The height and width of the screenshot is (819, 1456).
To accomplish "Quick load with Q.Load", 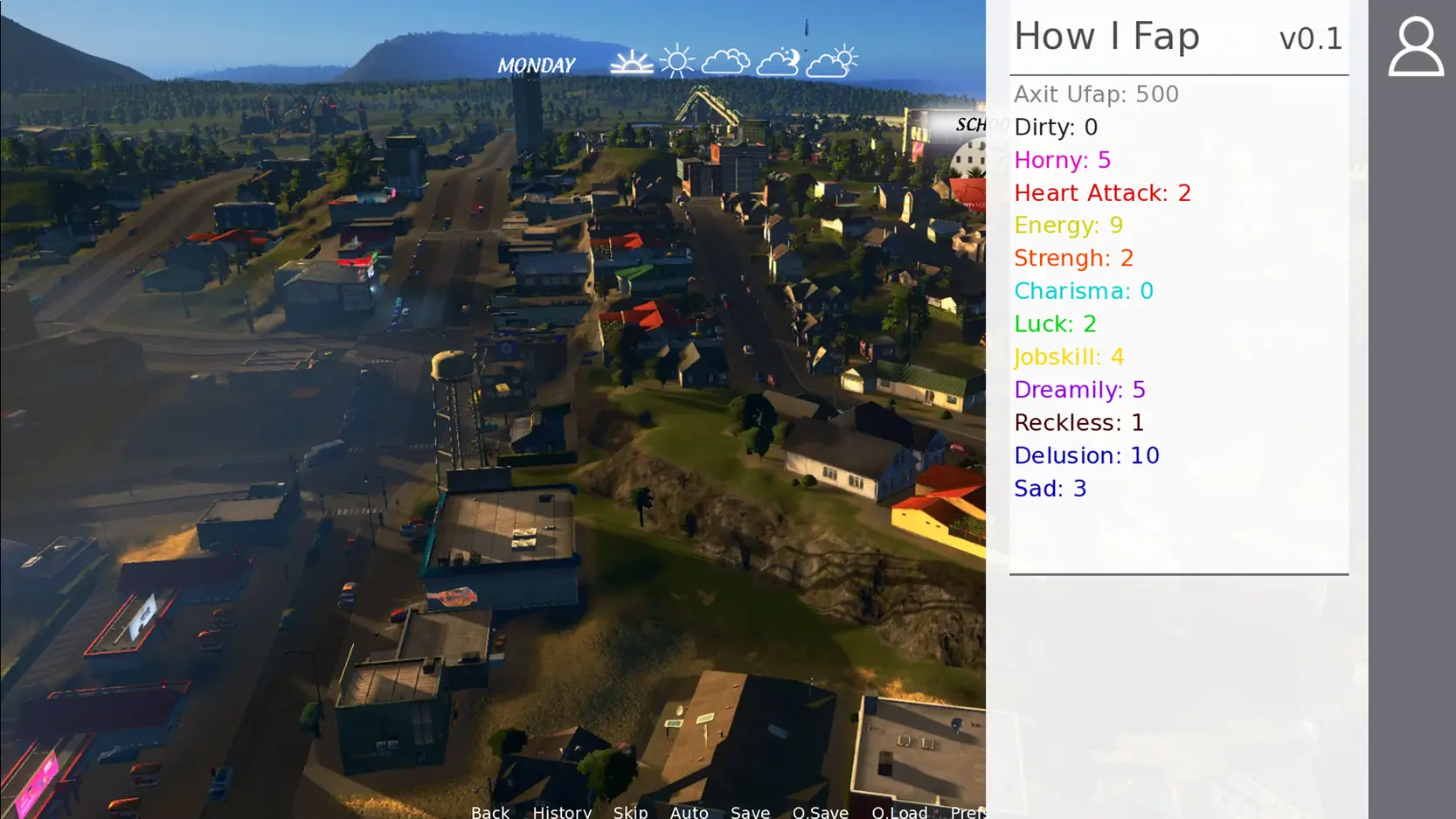I will (899, 811).
